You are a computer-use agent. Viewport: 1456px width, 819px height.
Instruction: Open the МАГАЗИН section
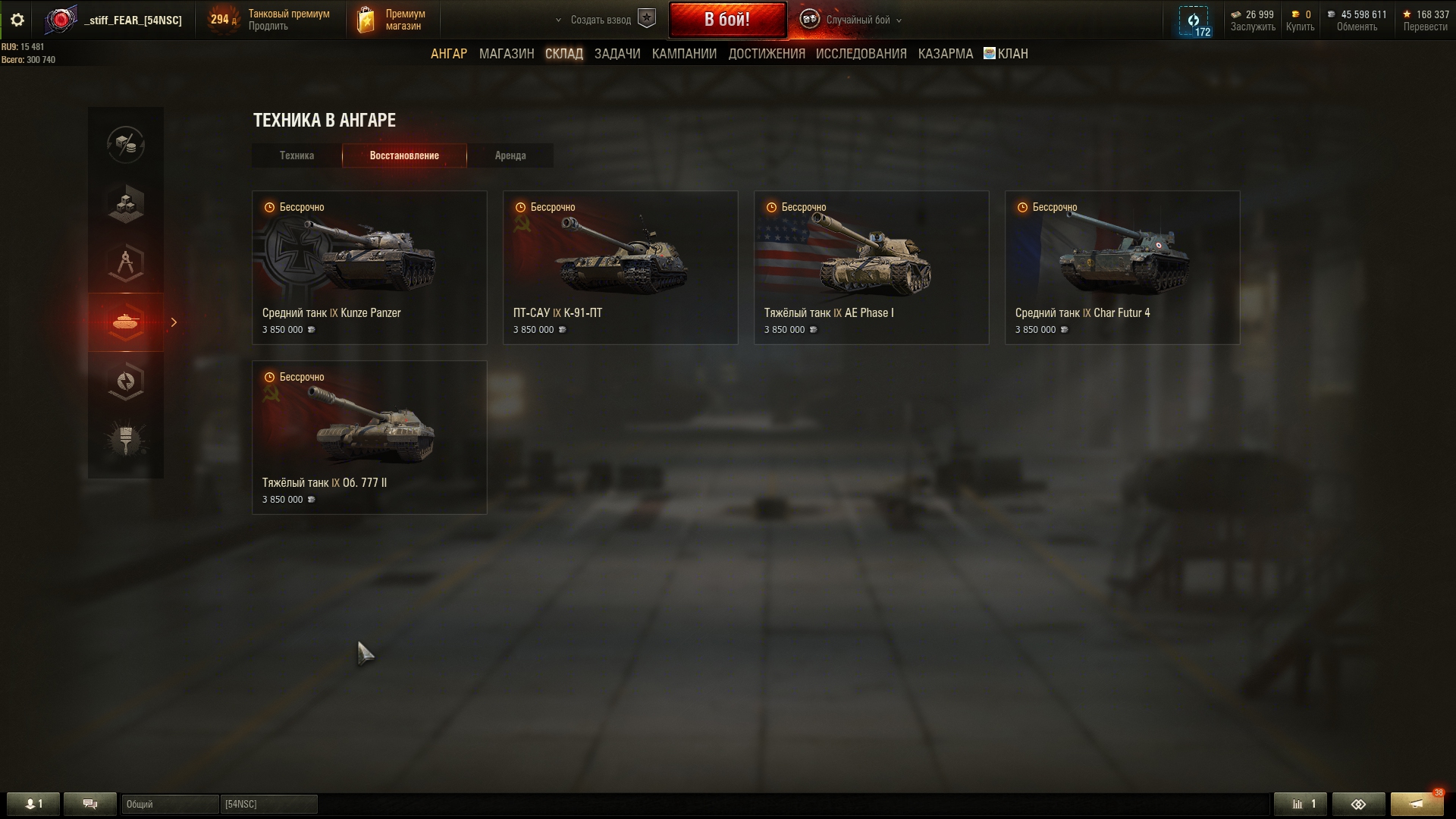506,54
